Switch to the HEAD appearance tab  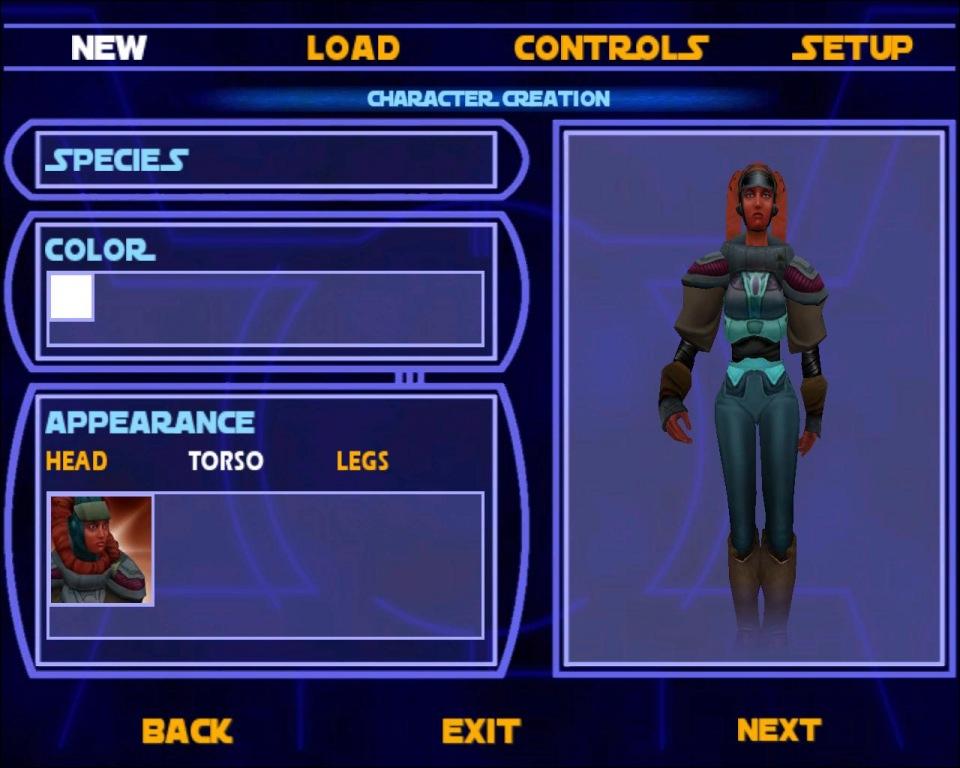point(76,461)
